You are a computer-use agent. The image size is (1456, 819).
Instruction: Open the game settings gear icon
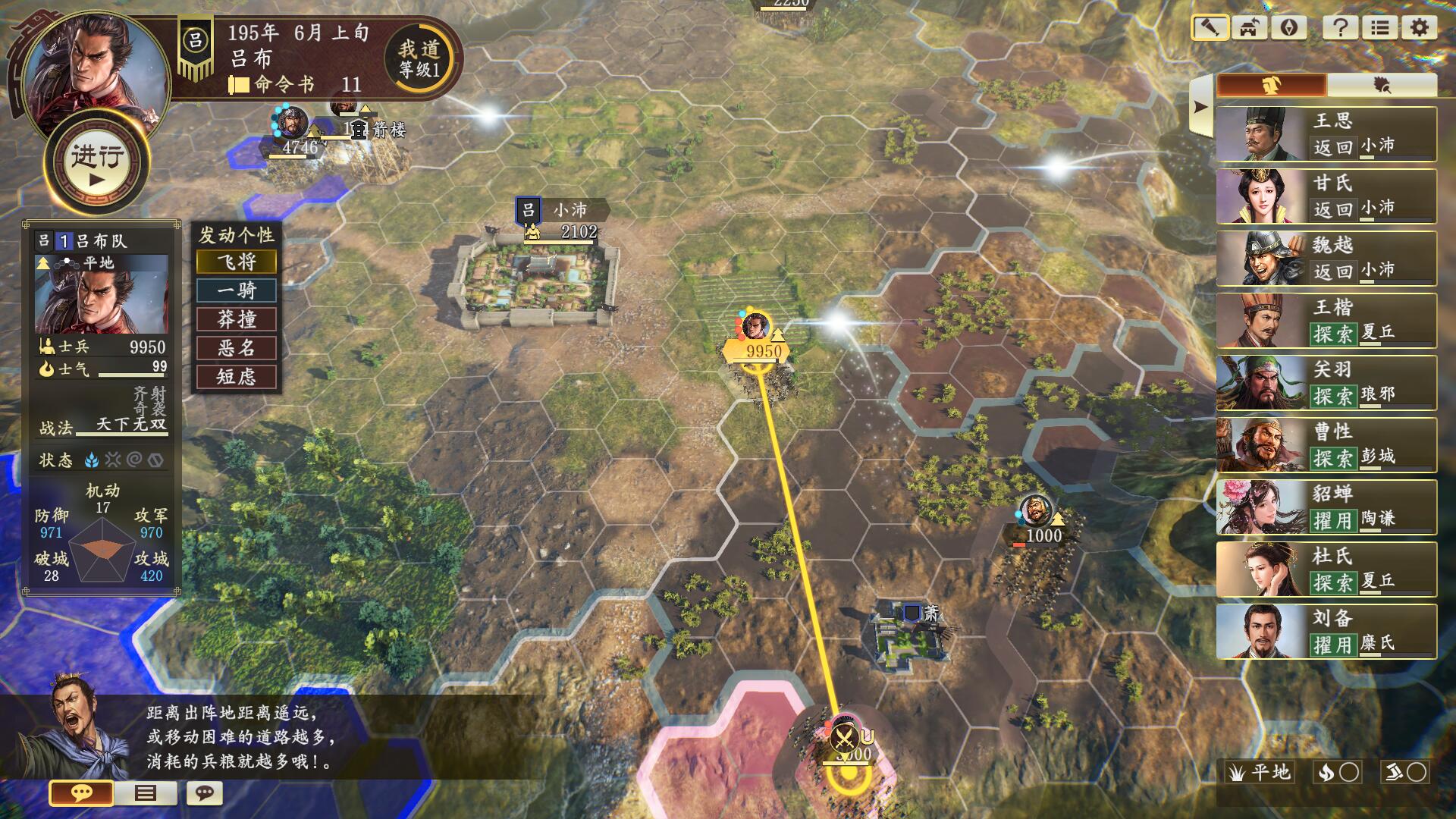[x=1419, y=29]
